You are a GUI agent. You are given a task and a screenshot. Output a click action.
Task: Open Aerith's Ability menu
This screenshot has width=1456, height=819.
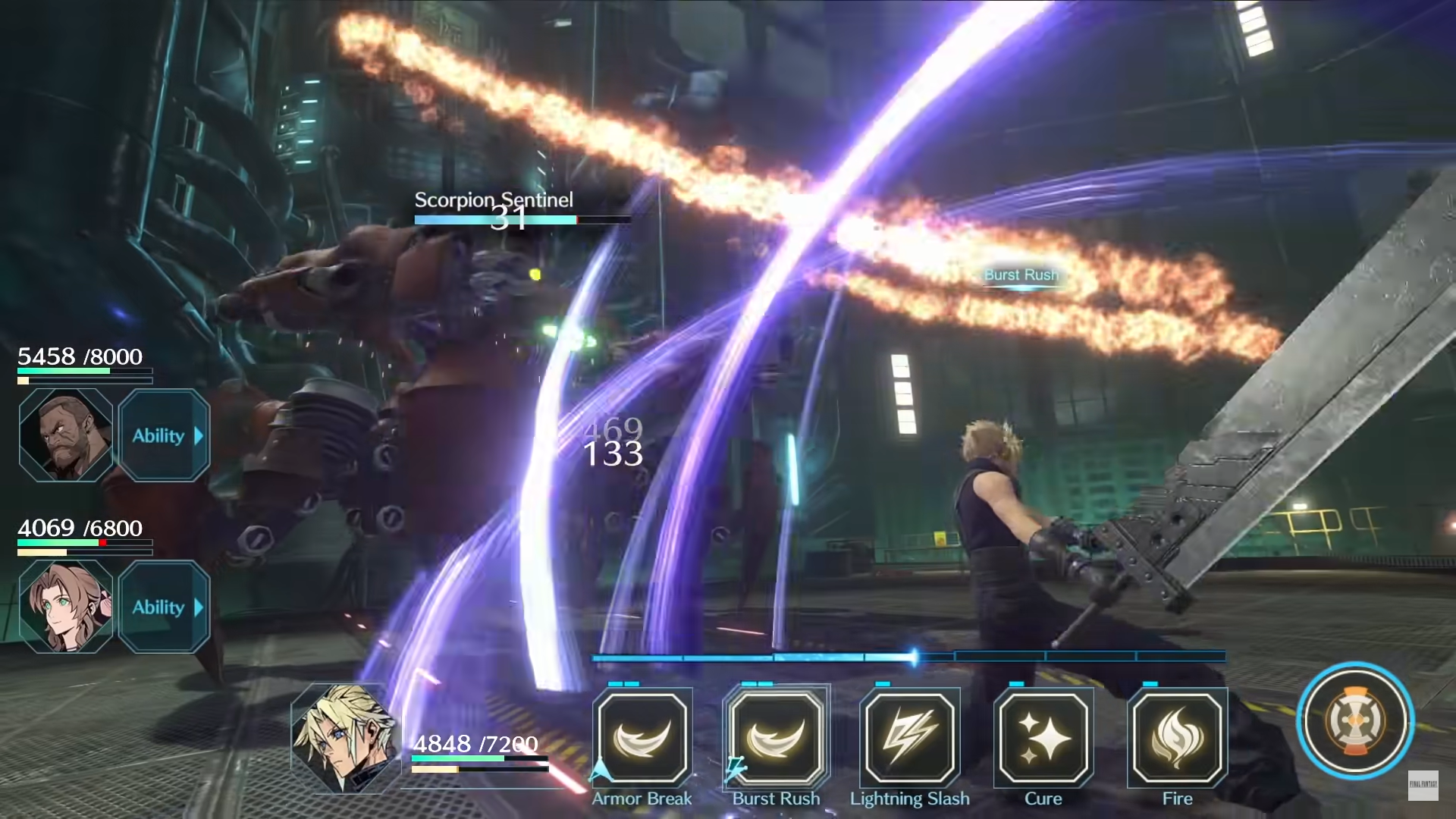pyautogui.click(x=164, y=607)
